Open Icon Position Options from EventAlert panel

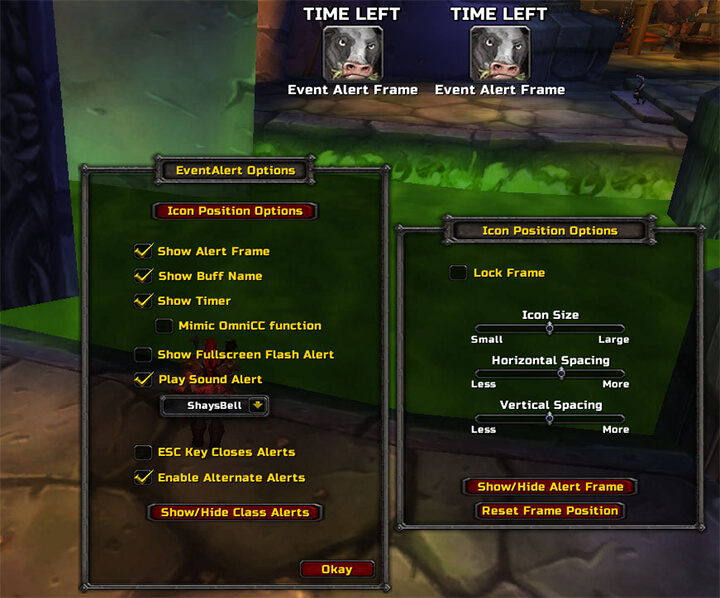click(235, 211)
